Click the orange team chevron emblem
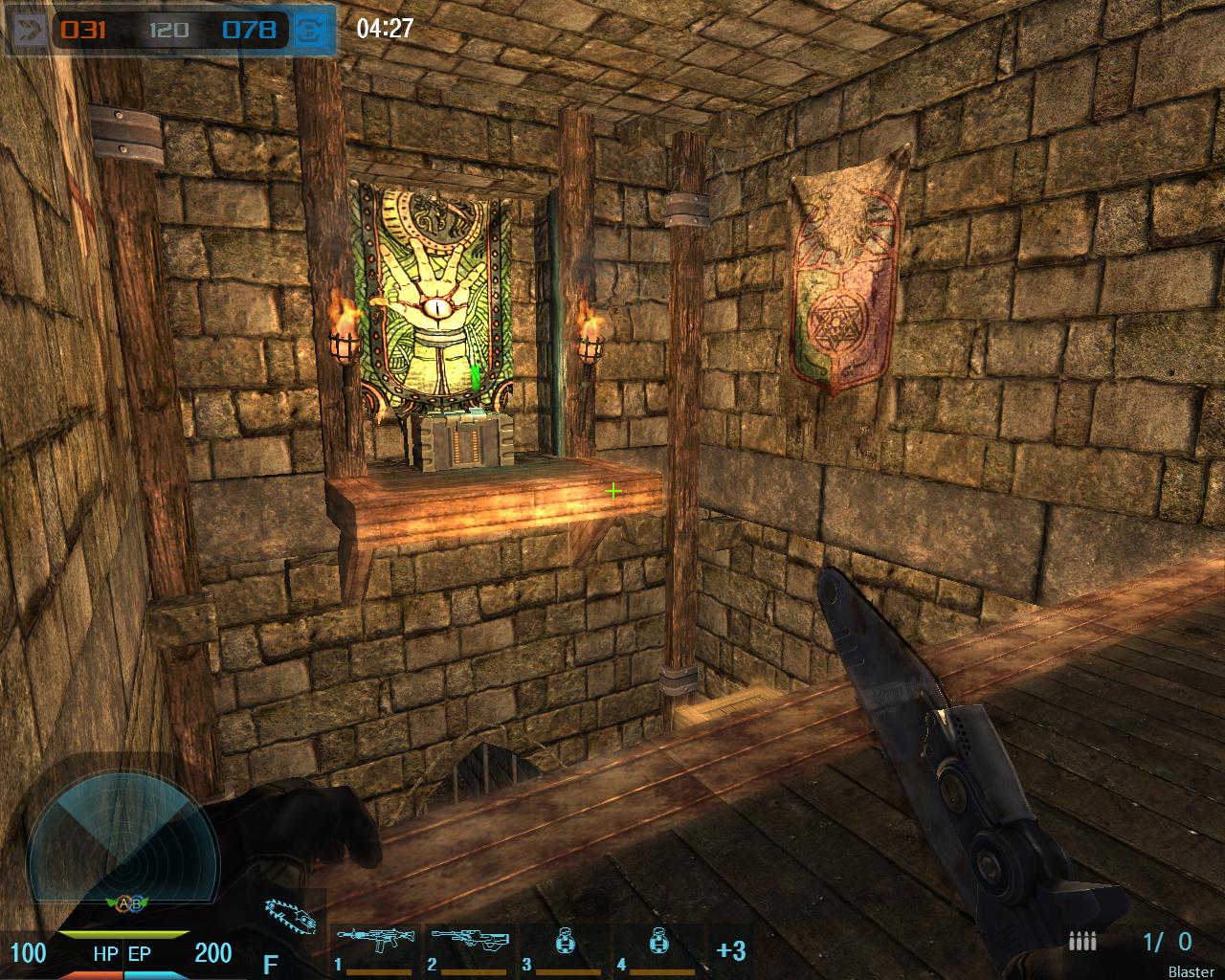This screenshot has height=980, width=1225. [28, 30]
